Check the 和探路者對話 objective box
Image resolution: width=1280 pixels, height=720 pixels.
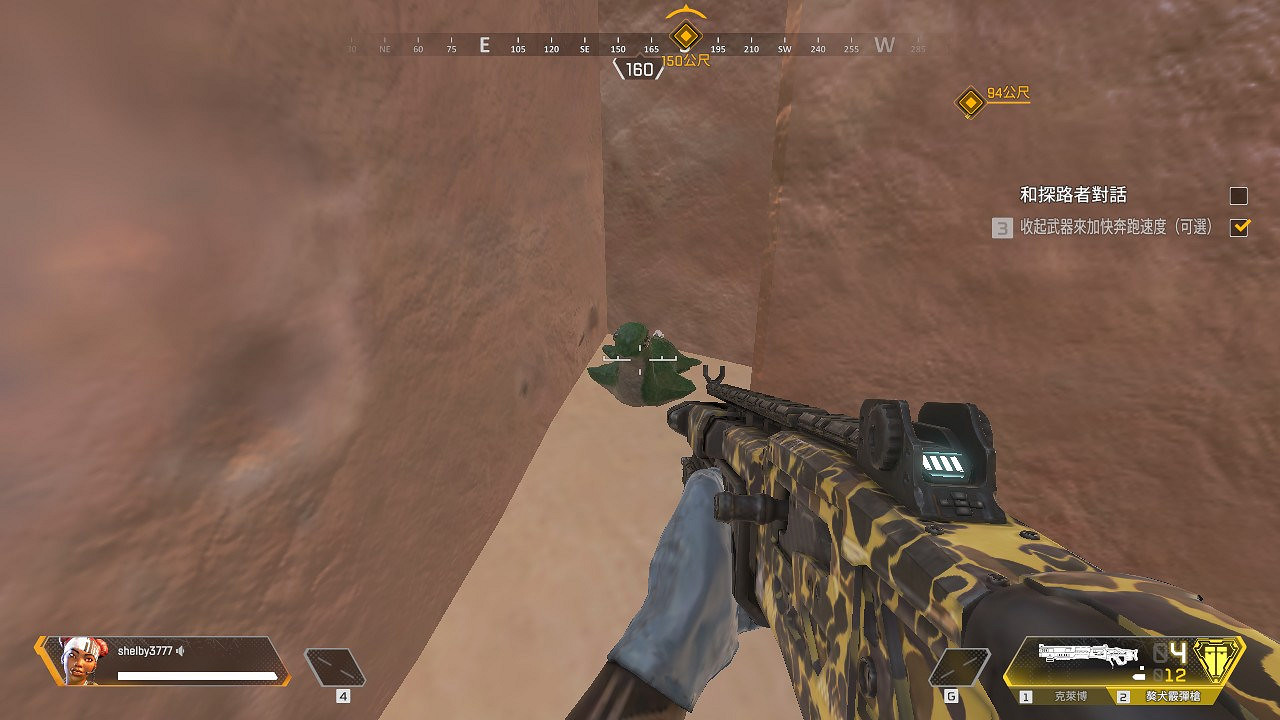tap(1238, 195)
